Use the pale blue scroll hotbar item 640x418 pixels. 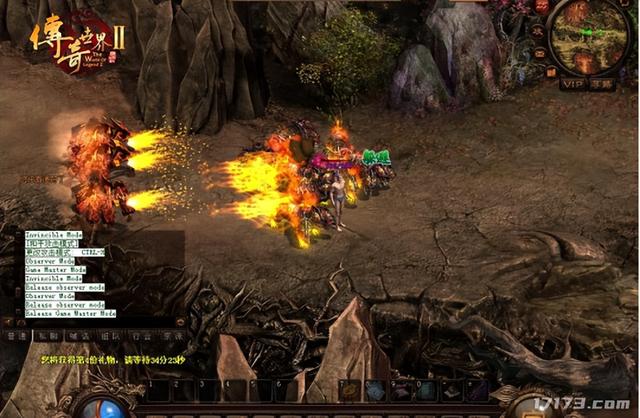tap(375, 390)
